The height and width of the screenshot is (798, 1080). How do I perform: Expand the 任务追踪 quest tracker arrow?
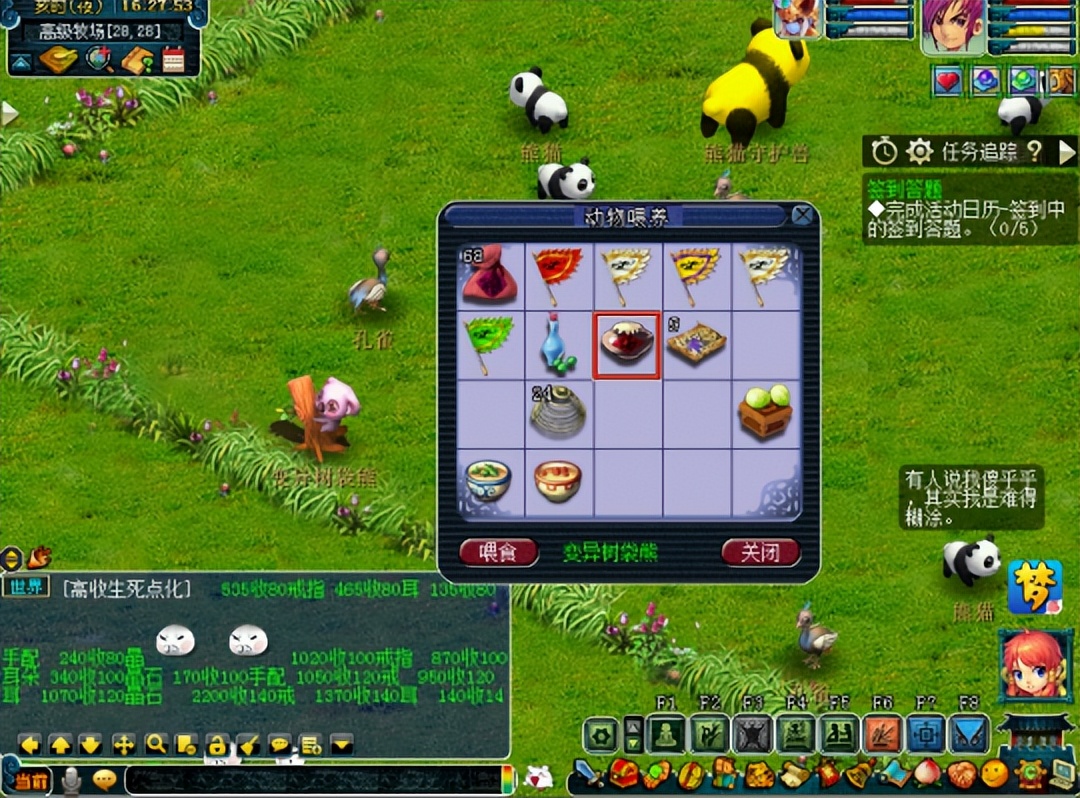pos(1067,152)
